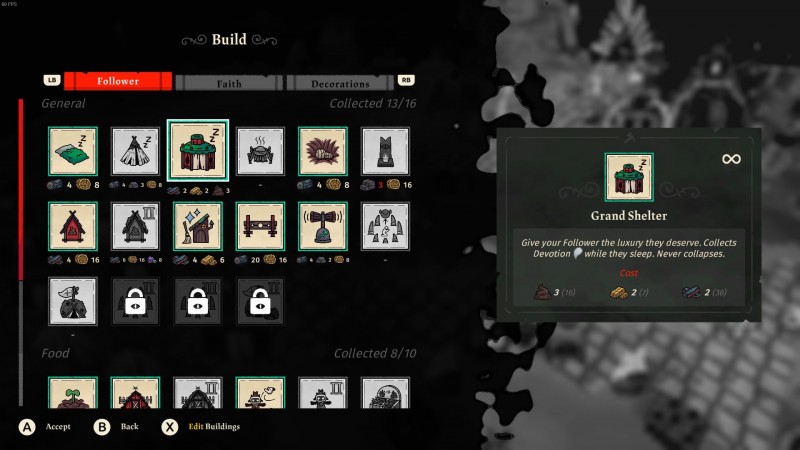Viewport: 800px width, 450px height.
Task: Select the grey level II hut building
Action: pos(135,226)
